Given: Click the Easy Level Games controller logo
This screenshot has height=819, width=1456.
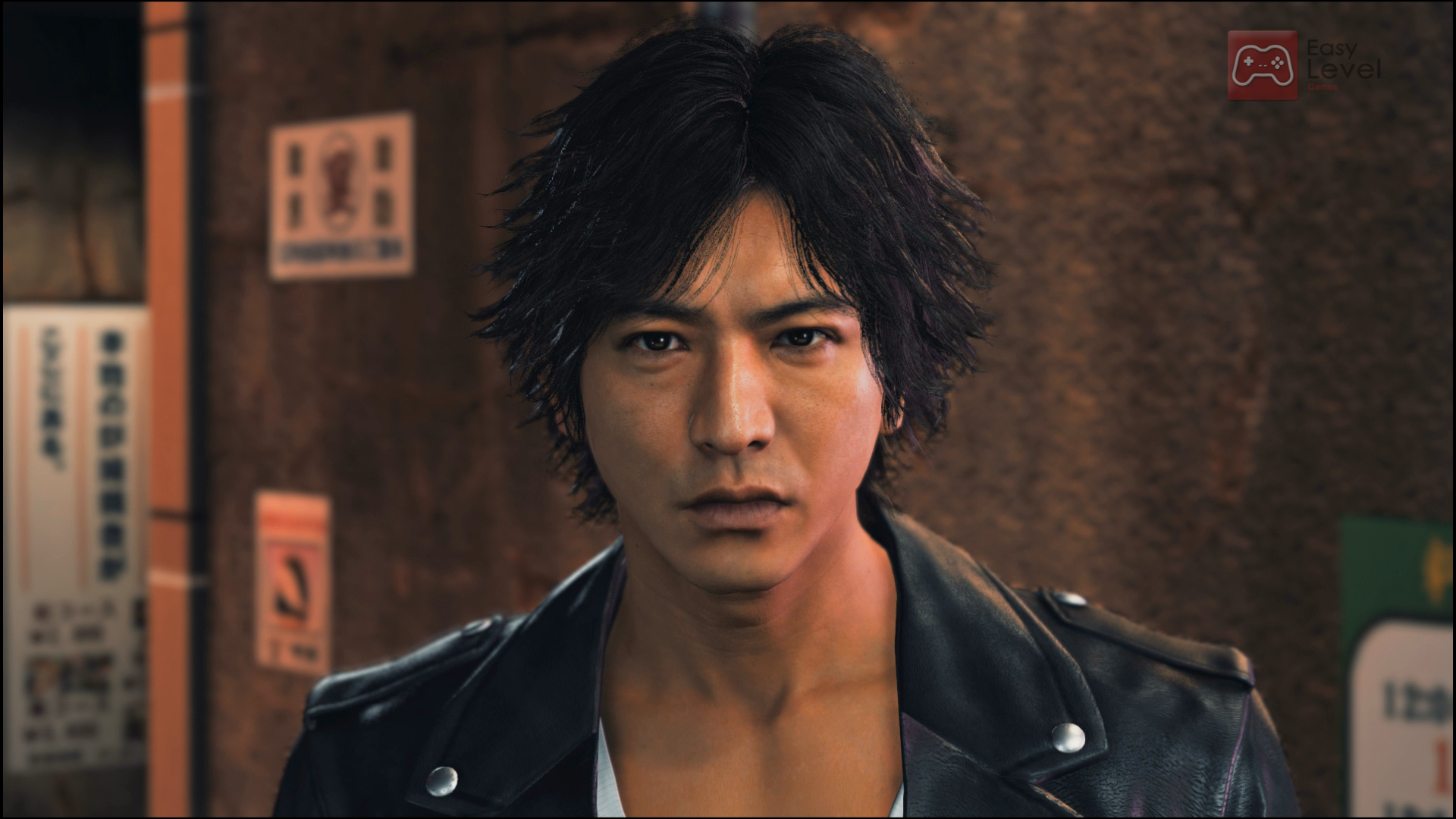Looking at the screenshot, I should 1263,64.
